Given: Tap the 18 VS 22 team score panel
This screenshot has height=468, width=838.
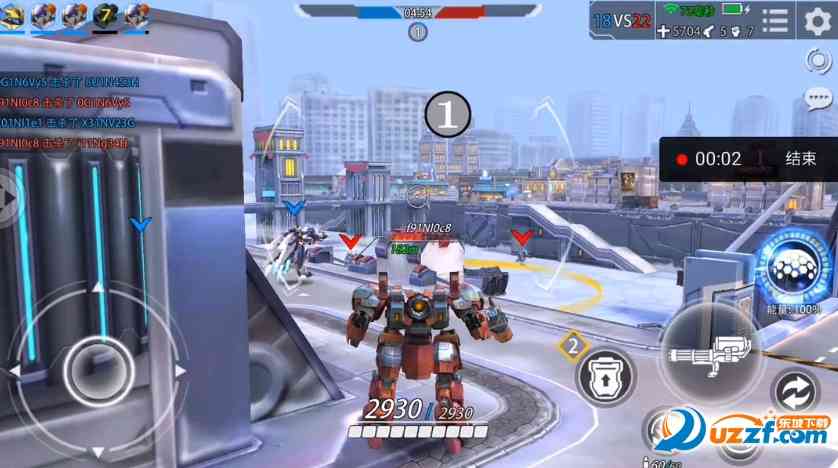Looking at the screenshot, I should click(619, 20).
